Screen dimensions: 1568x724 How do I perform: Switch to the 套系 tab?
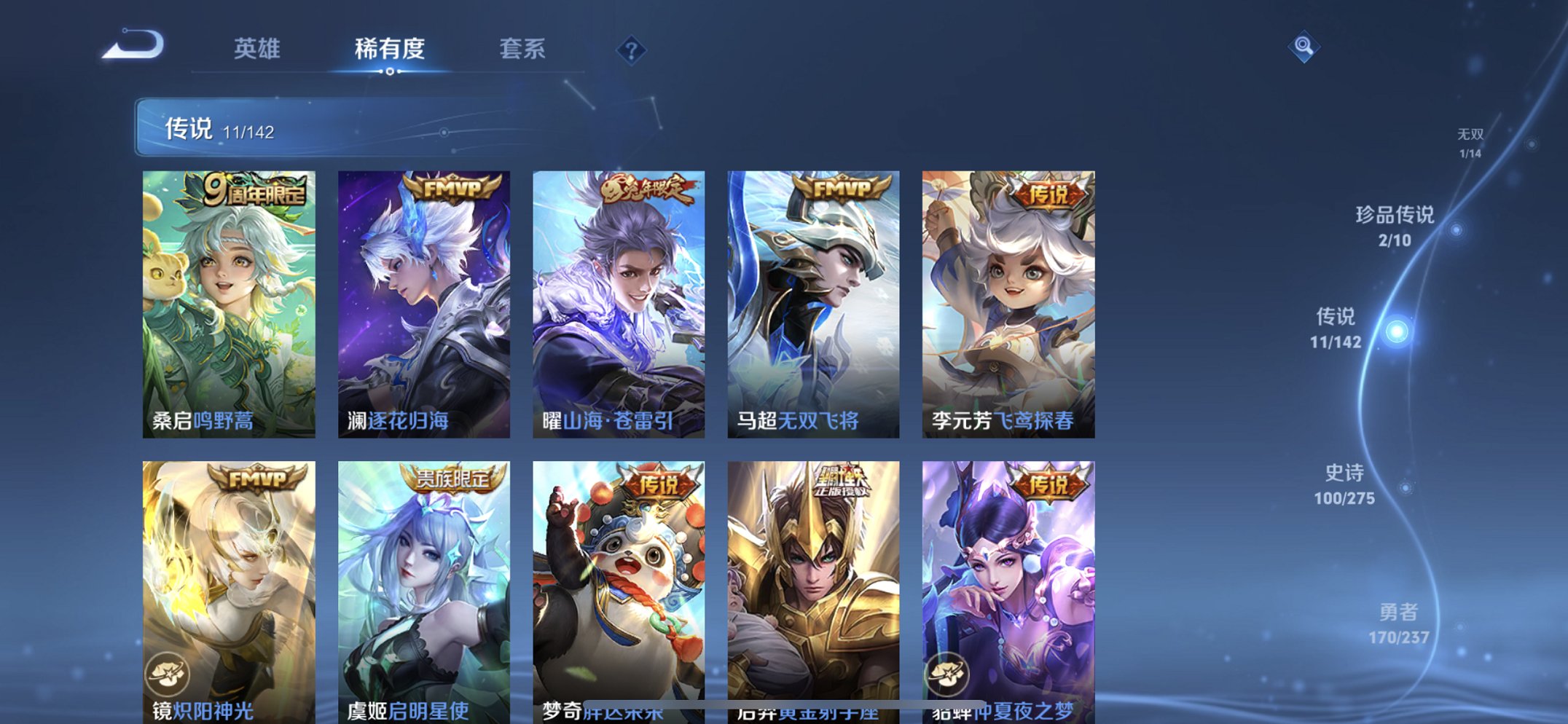tap(523, 50)
